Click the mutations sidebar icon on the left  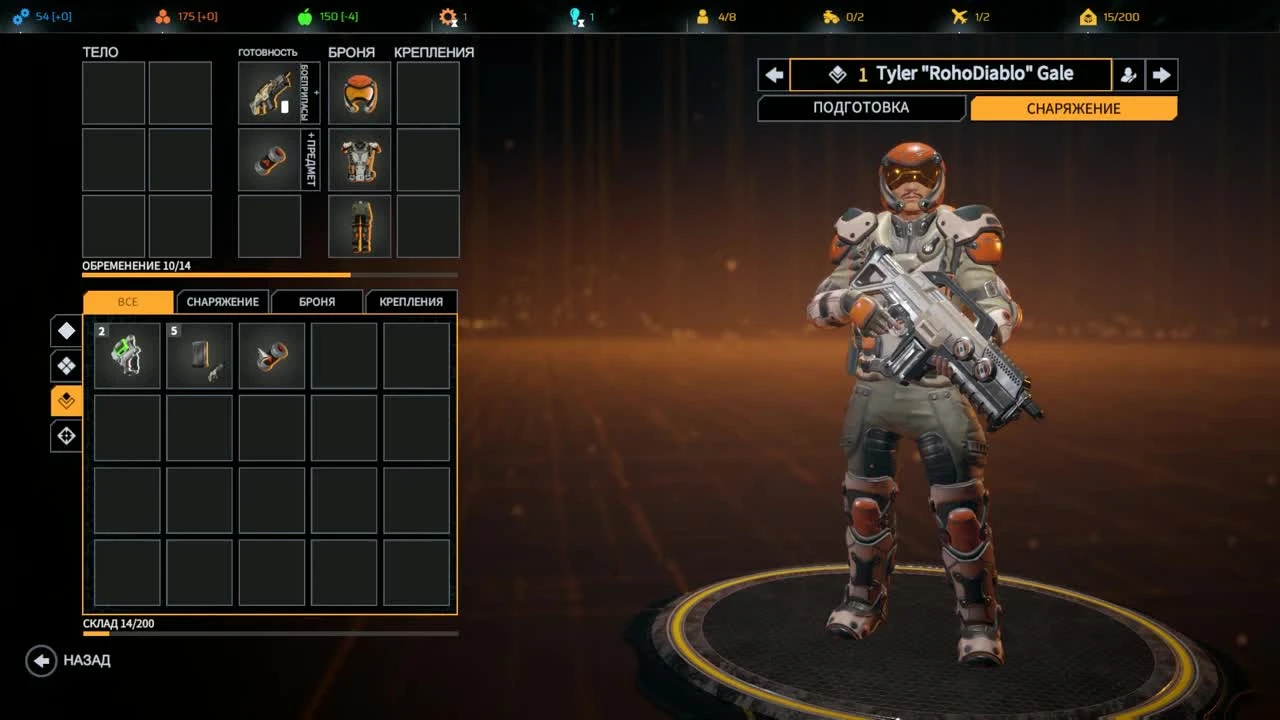coord(65,400)
